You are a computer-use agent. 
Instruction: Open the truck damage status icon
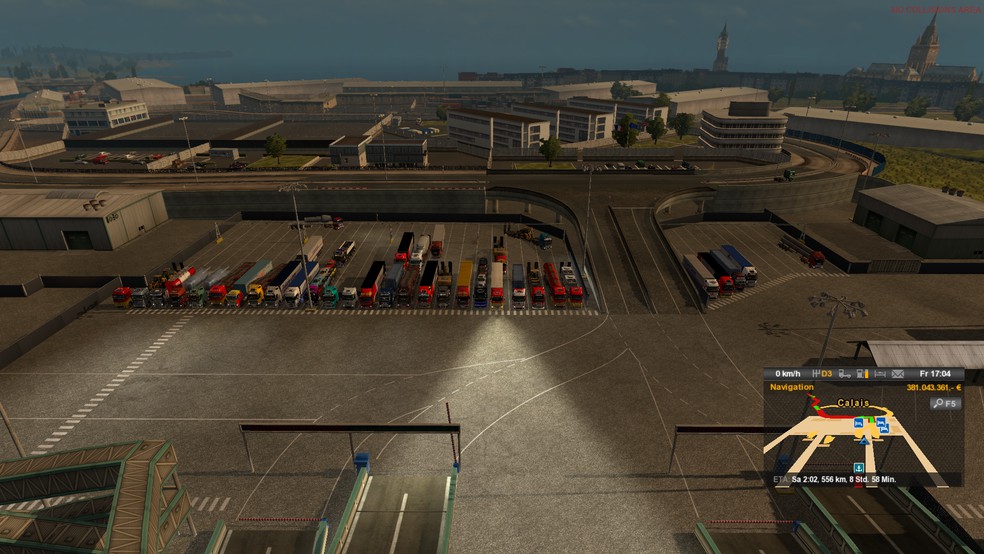(x=843, y=374)
